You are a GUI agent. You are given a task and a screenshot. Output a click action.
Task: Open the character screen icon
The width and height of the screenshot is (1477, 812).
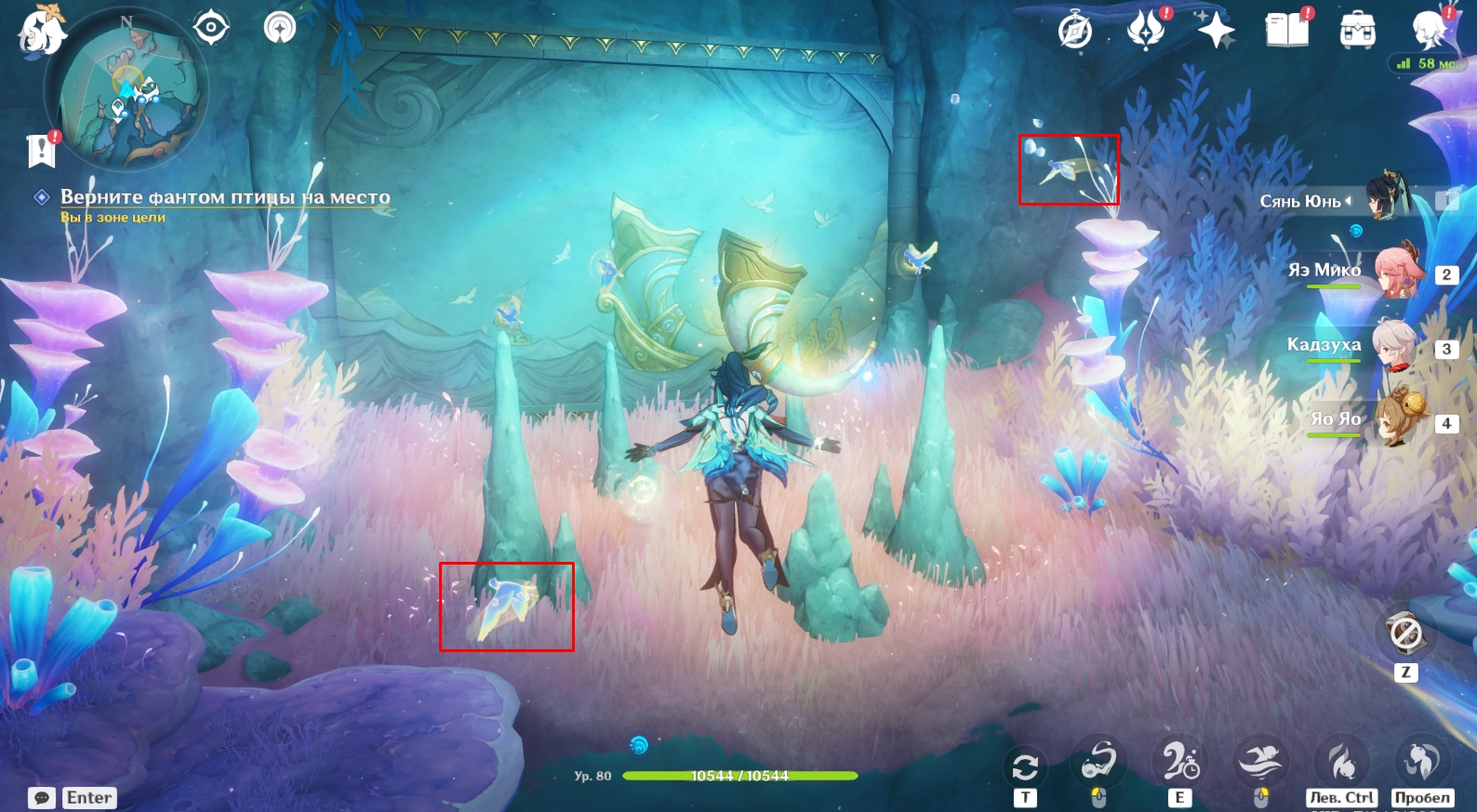point(1429,31)
